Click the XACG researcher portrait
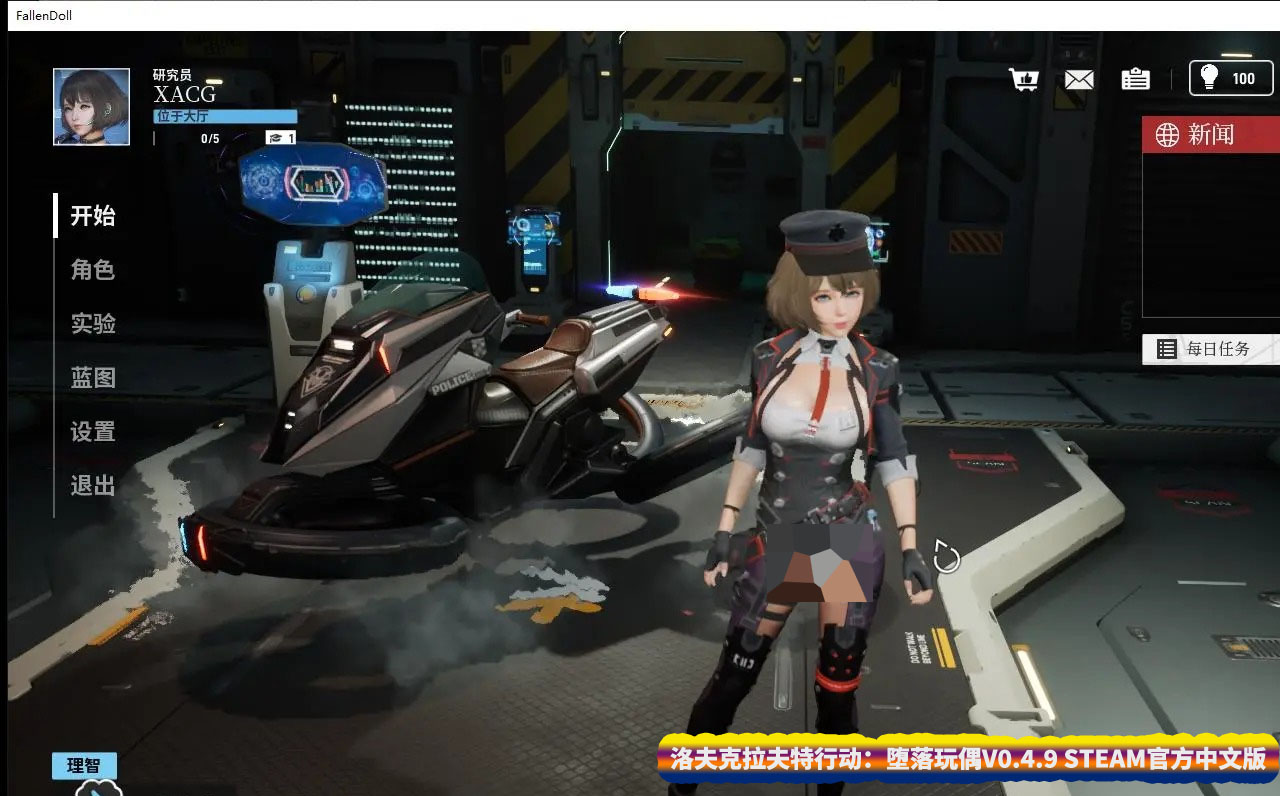The image size is (1280, 796). (x=90, y=105)
